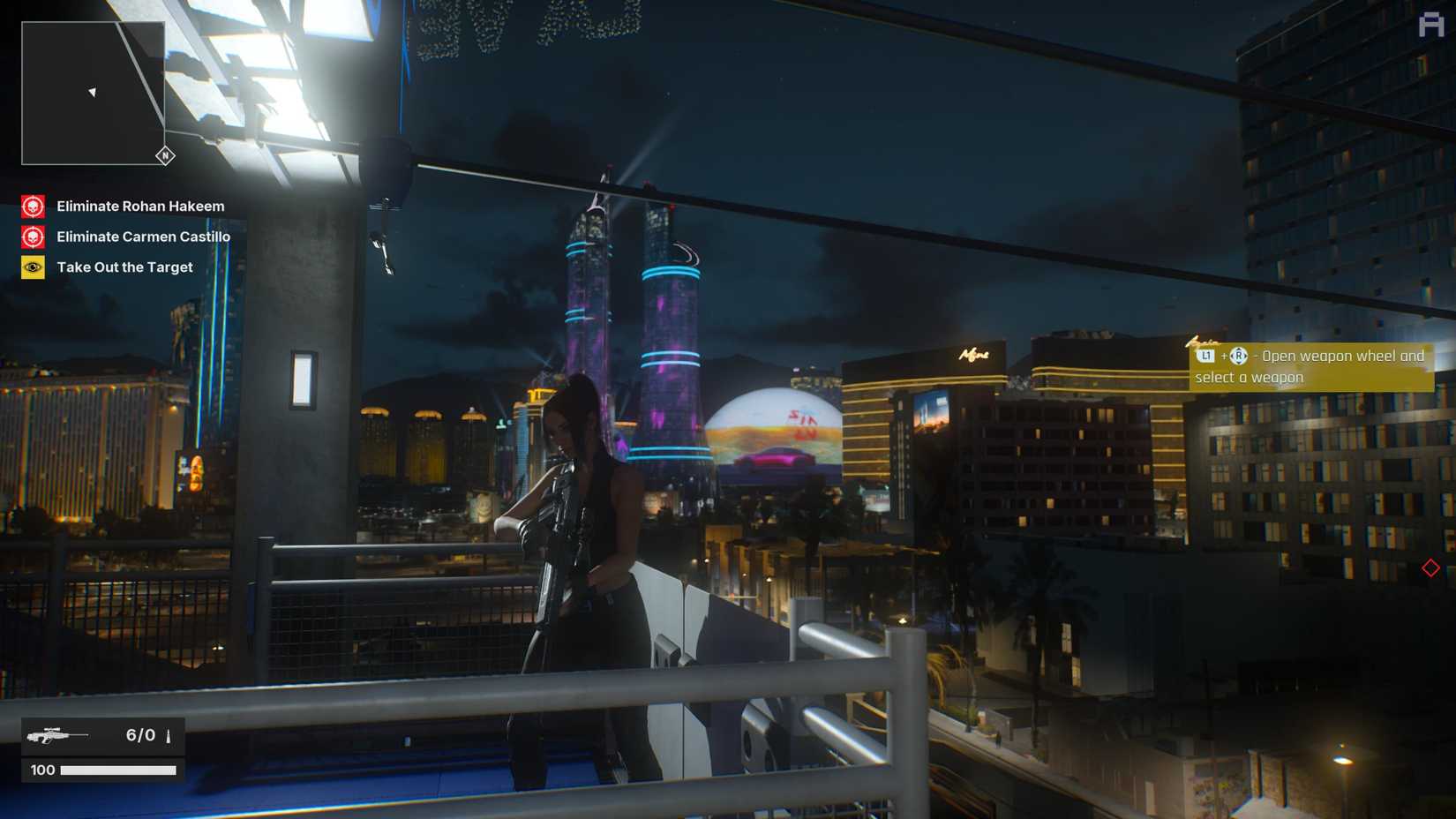Click the N compass marker below the minimap

[x=164, y=155]
